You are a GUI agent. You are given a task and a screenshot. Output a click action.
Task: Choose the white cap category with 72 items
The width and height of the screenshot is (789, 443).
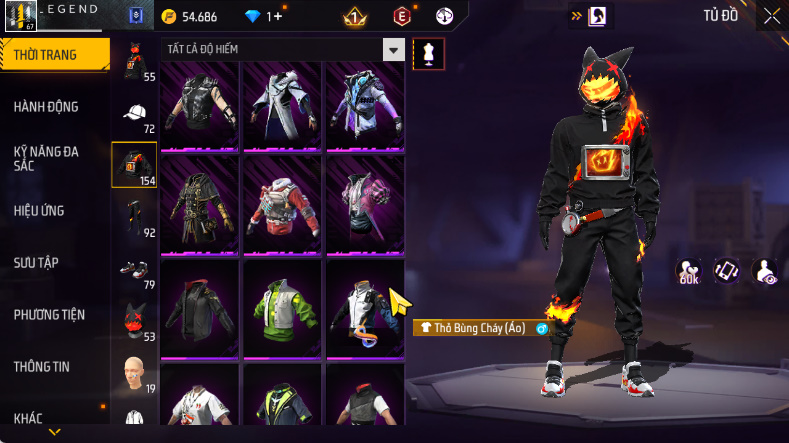(136, 113)
